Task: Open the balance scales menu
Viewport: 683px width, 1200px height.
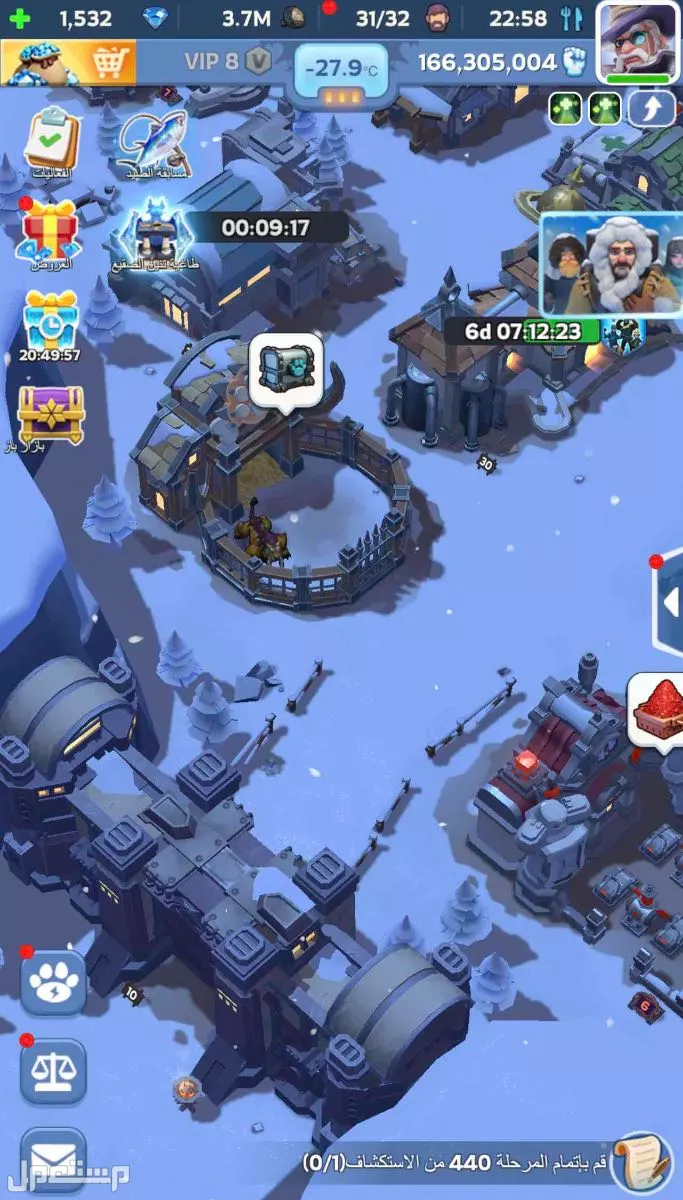Action: pyautogui.click(x=53, y=1071)
